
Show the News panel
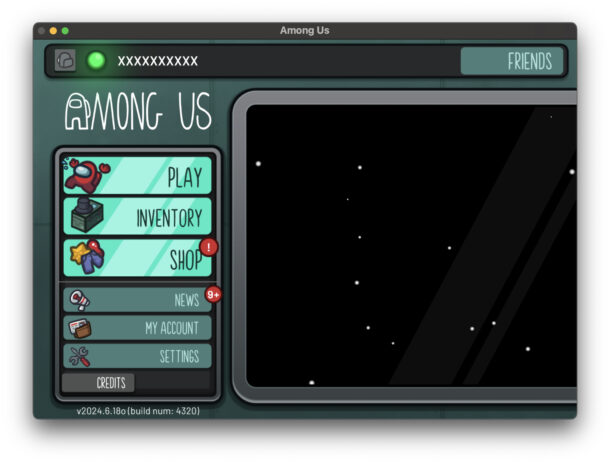click(138, 299)
